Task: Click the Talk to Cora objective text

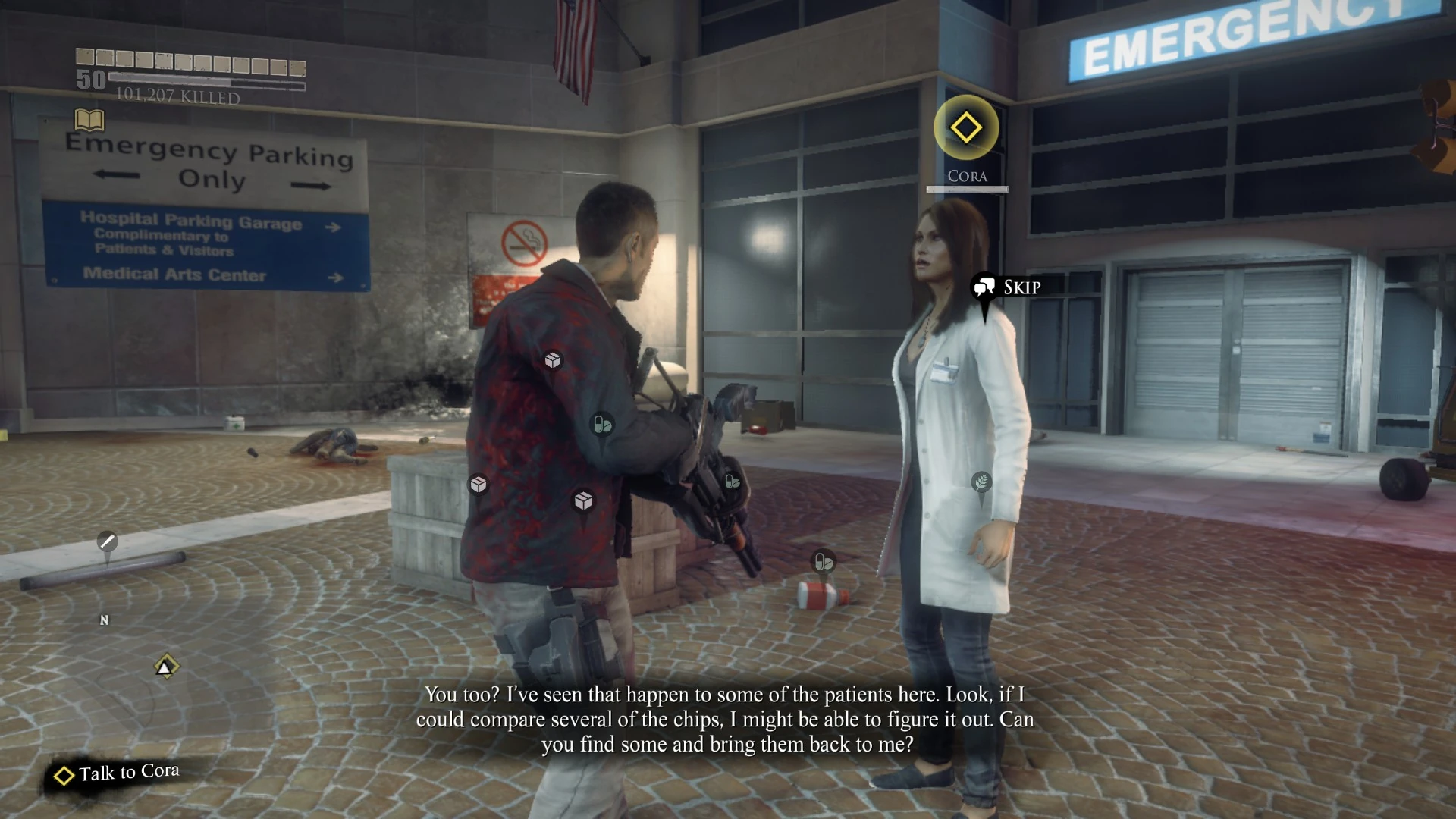Action: point(127,772)
